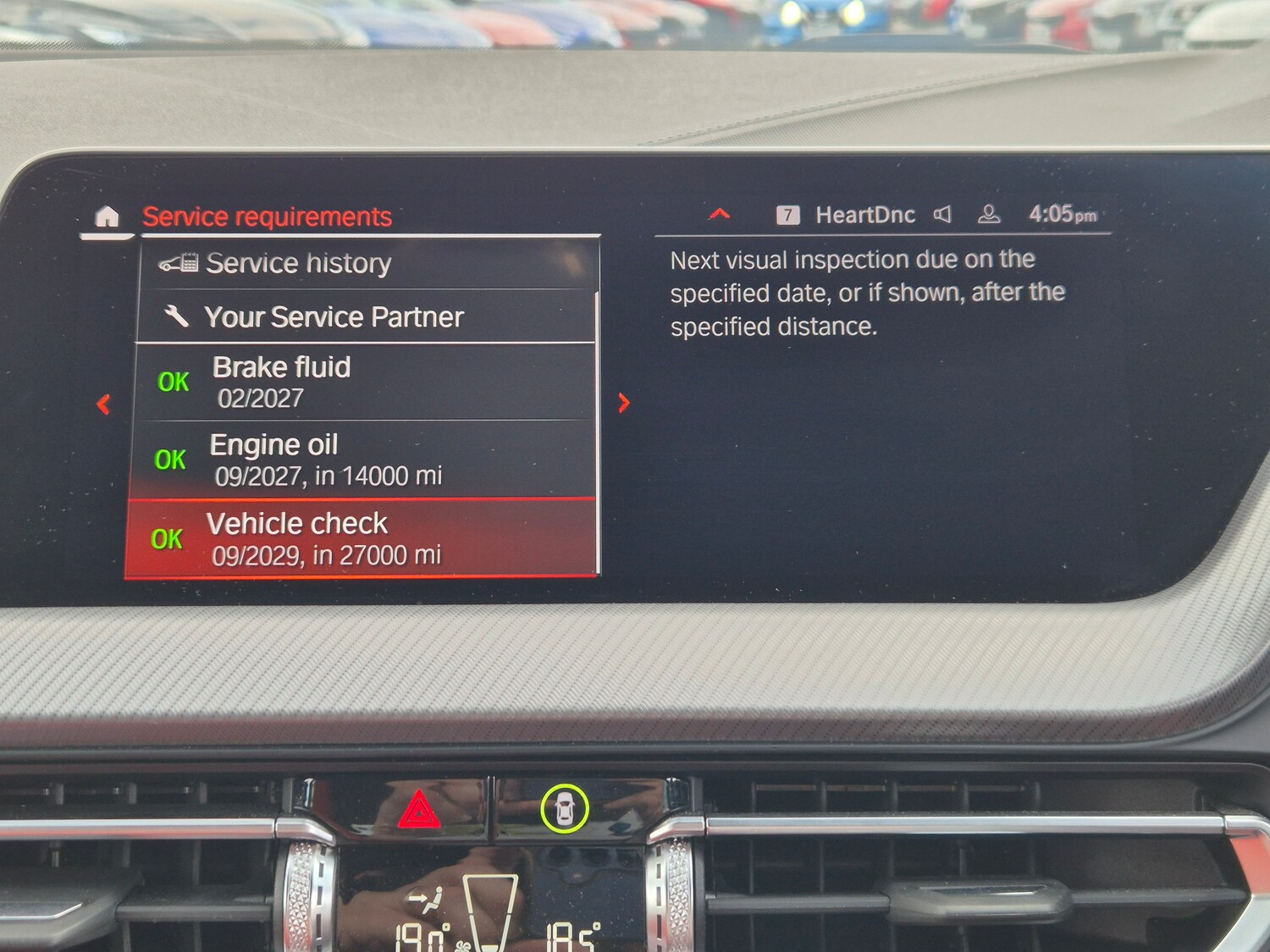The height and width of the screenshot is (952, 1270).
Task: Choose the Brake fluid service row
Action: [365, 382]
